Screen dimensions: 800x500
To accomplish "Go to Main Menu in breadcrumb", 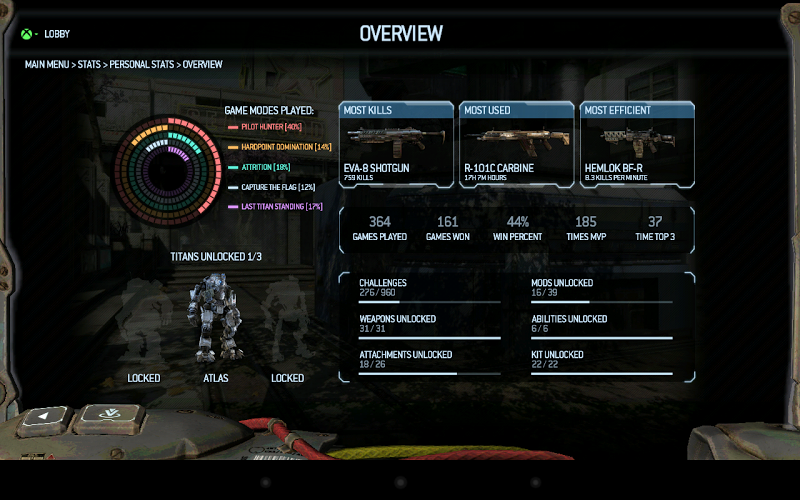I will click(x=47, y=64).
